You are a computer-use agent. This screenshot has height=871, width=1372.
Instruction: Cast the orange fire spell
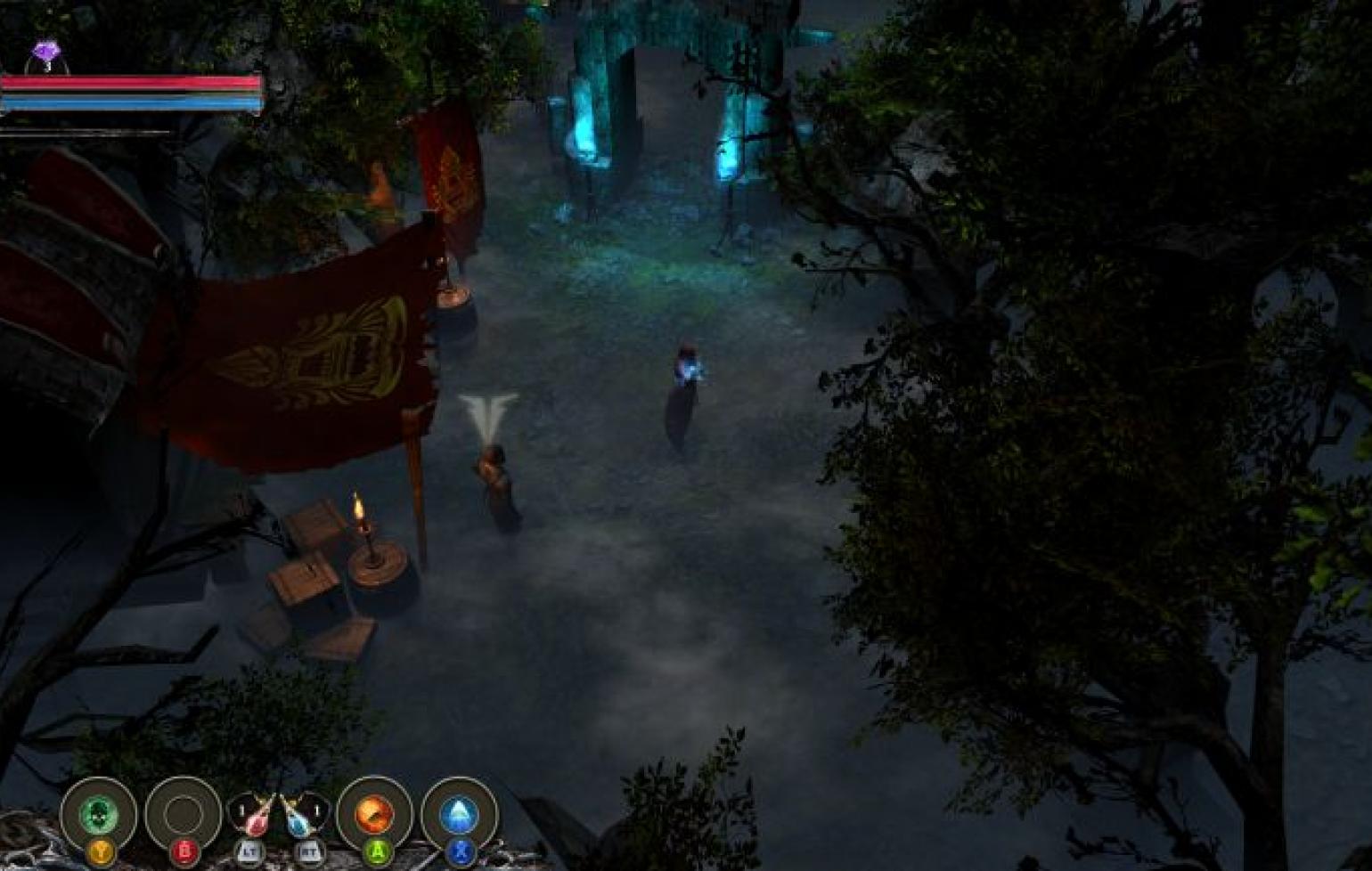(x=374, y=814)
